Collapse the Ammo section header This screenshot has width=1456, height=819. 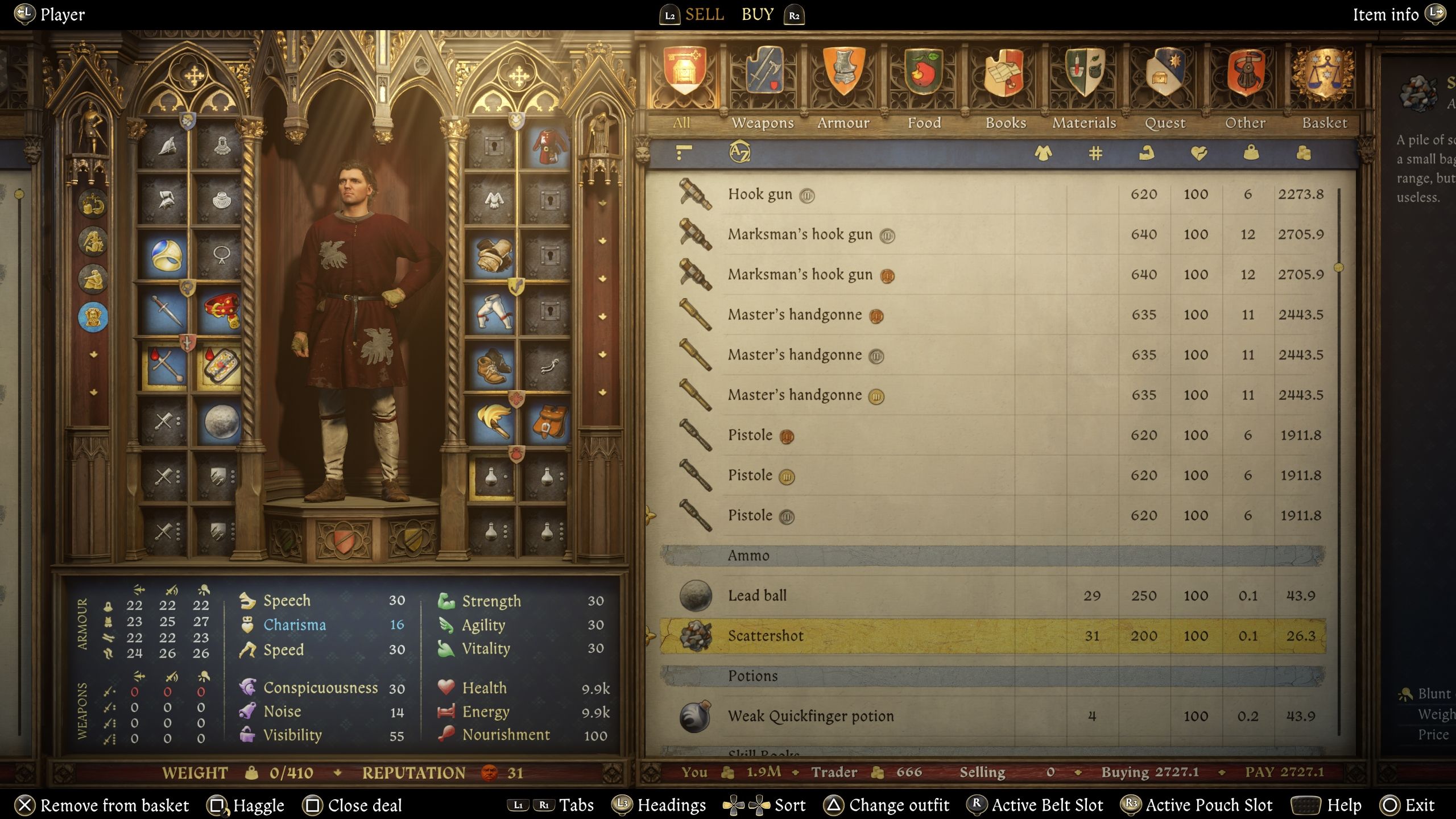click(750, 556)
